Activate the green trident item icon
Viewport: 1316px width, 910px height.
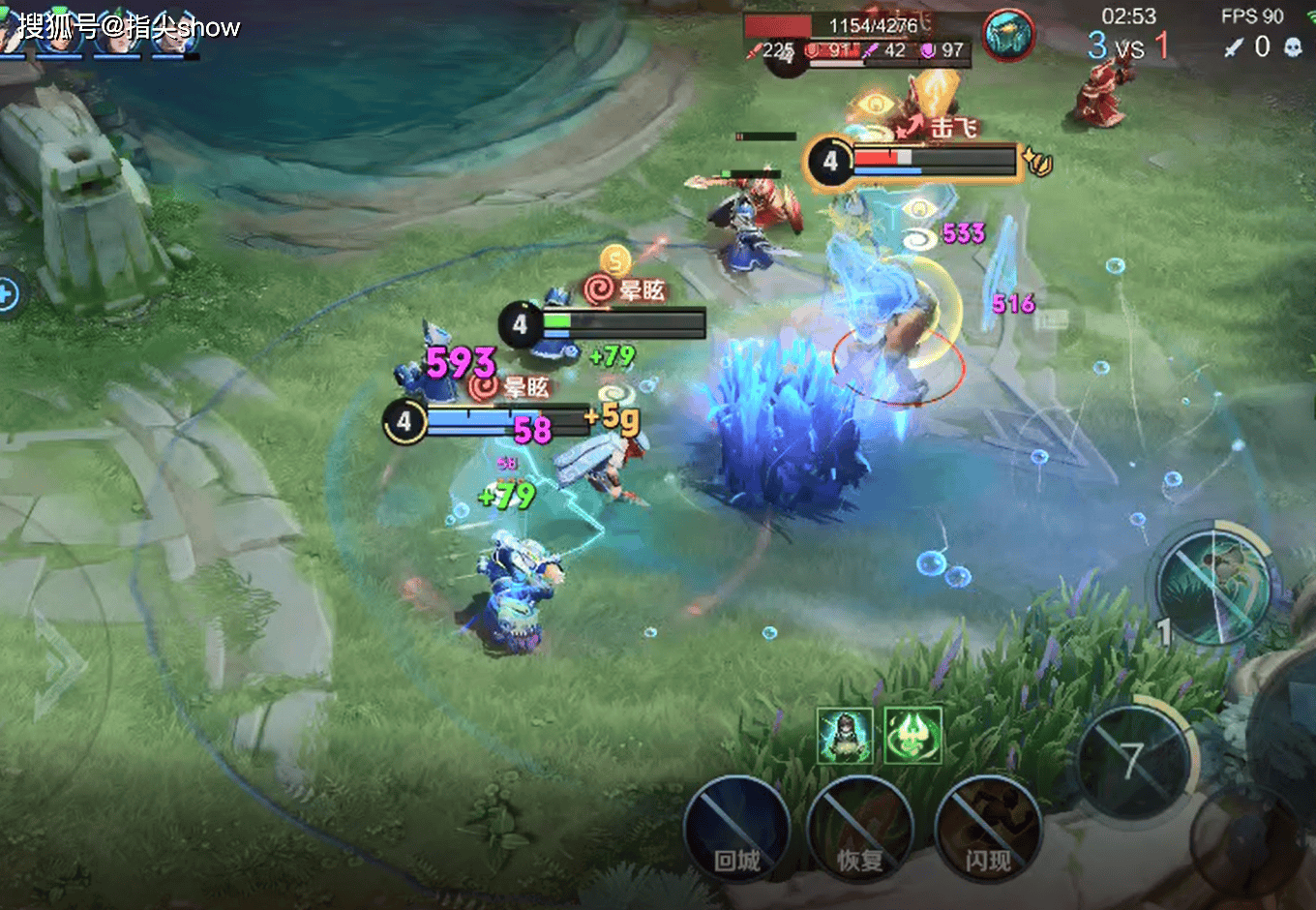[912, 735]
